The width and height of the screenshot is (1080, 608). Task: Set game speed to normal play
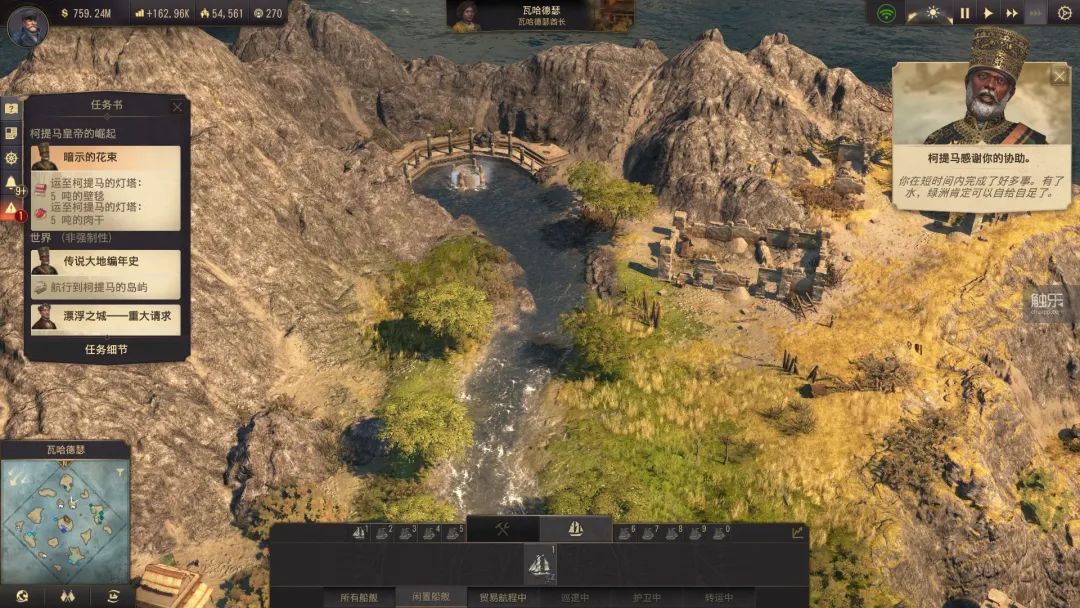point(988,13)
